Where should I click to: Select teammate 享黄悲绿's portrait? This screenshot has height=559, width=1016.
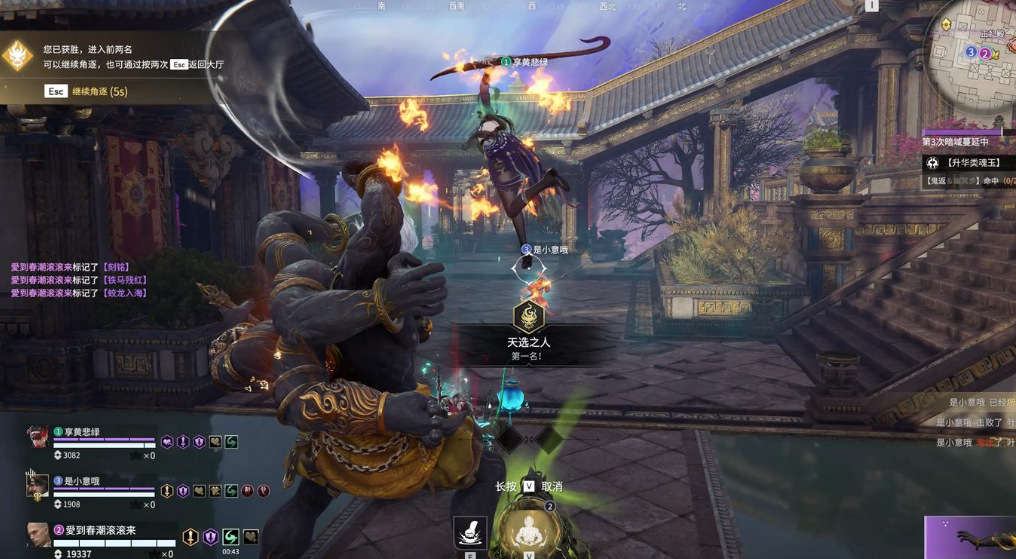37,437
